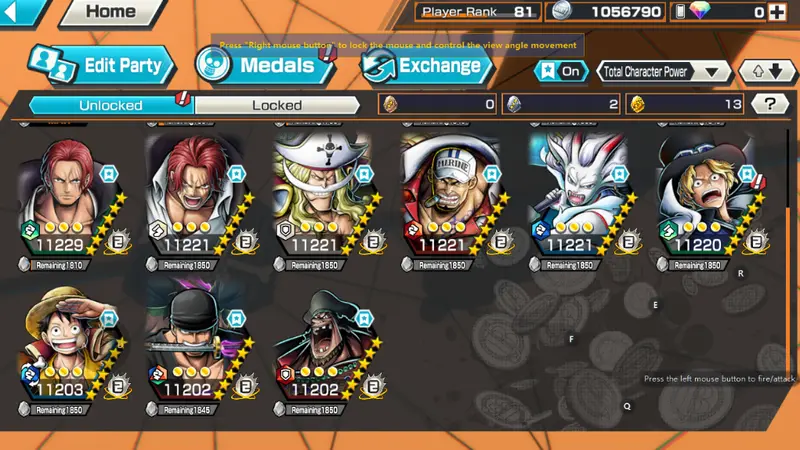Switch to the Locked characters tab

click(x=277, y=104)
